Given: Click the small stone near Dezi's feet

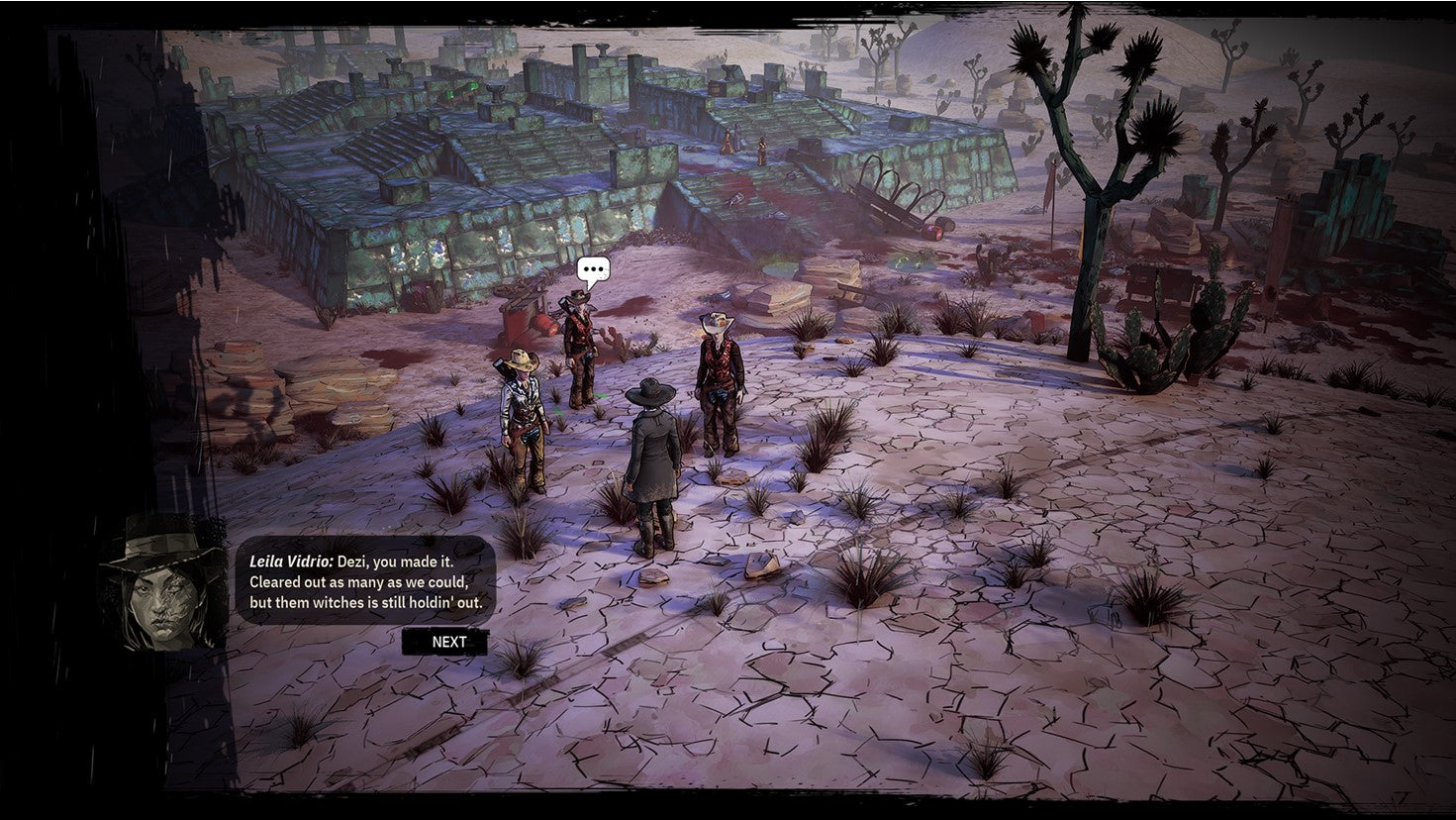Looking at the screenshot, I should click(655, 579).
